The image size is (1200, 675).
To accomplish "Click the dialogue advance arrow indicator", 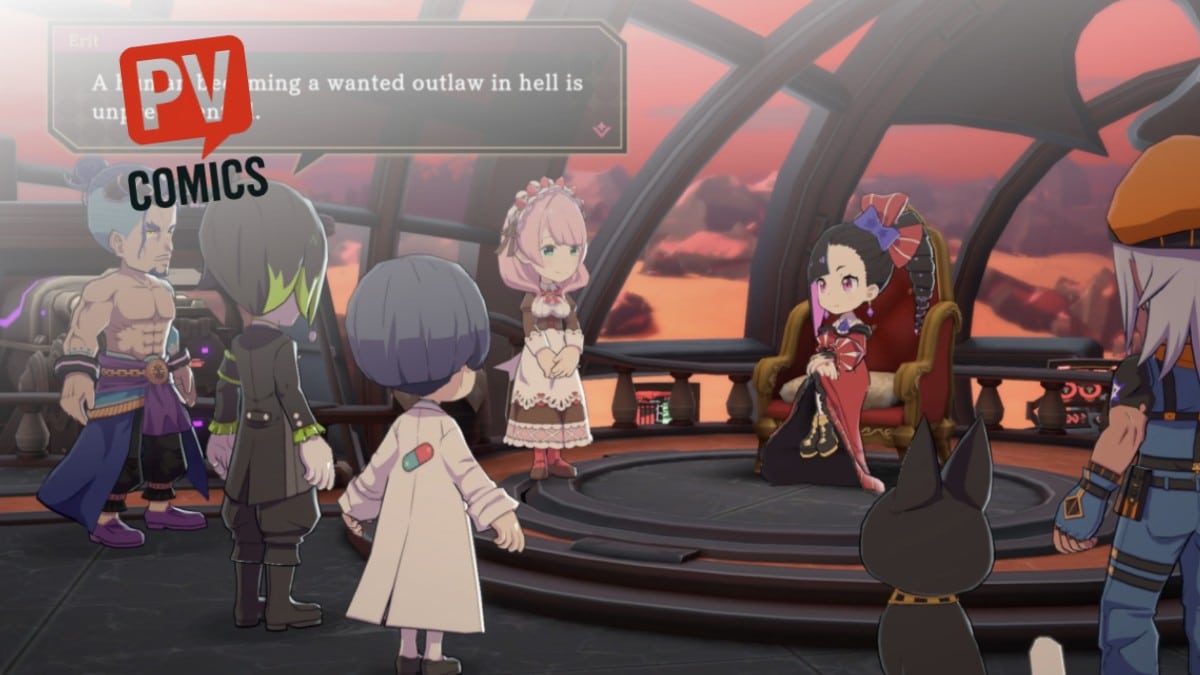I will pyautogui.click(x=601, y=129).
